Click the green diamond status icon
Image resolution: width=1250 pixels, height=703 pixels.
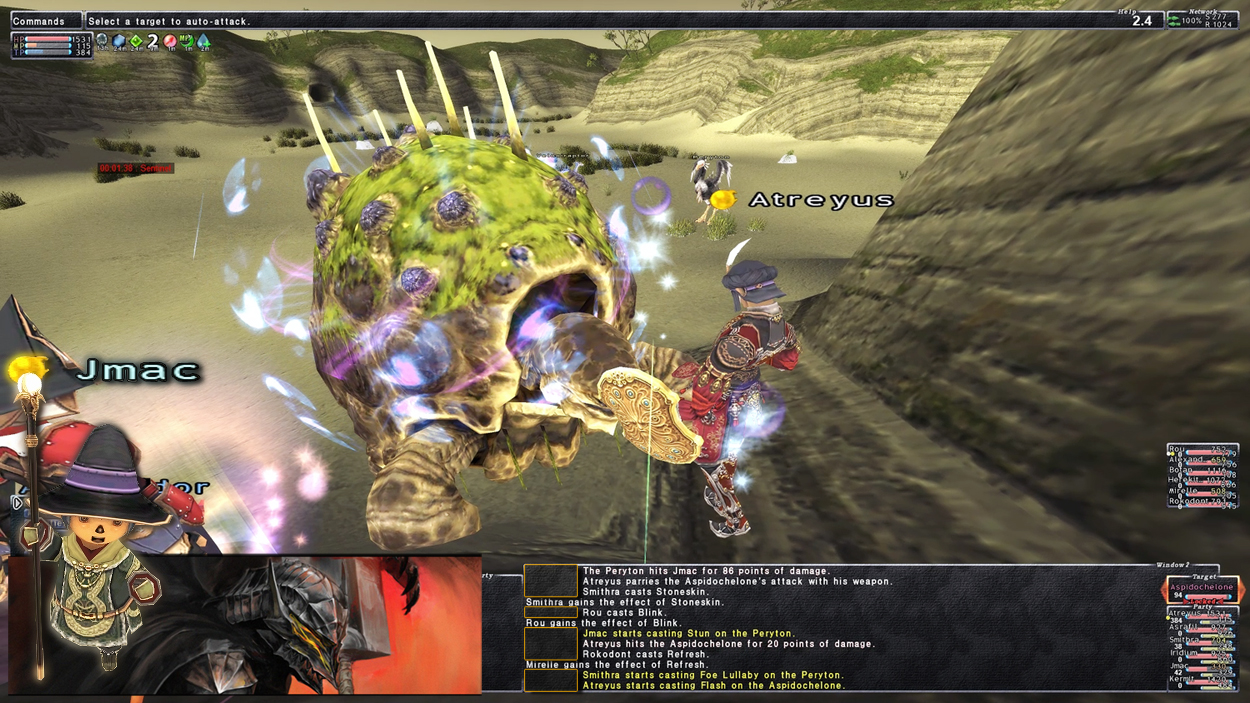pyautogui.click(x=136, y=41)
